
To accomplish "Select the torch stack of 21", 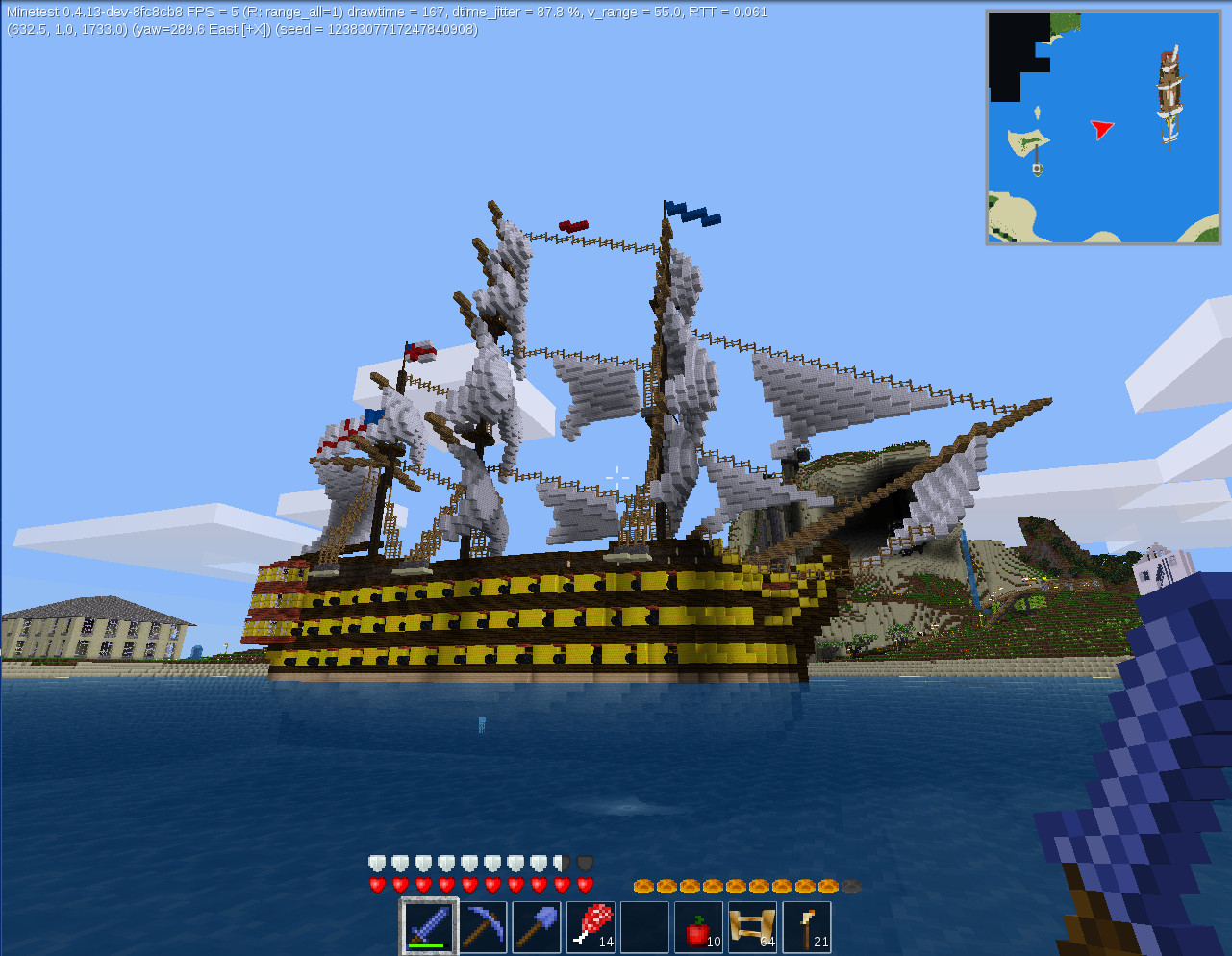I will [805, 925].
